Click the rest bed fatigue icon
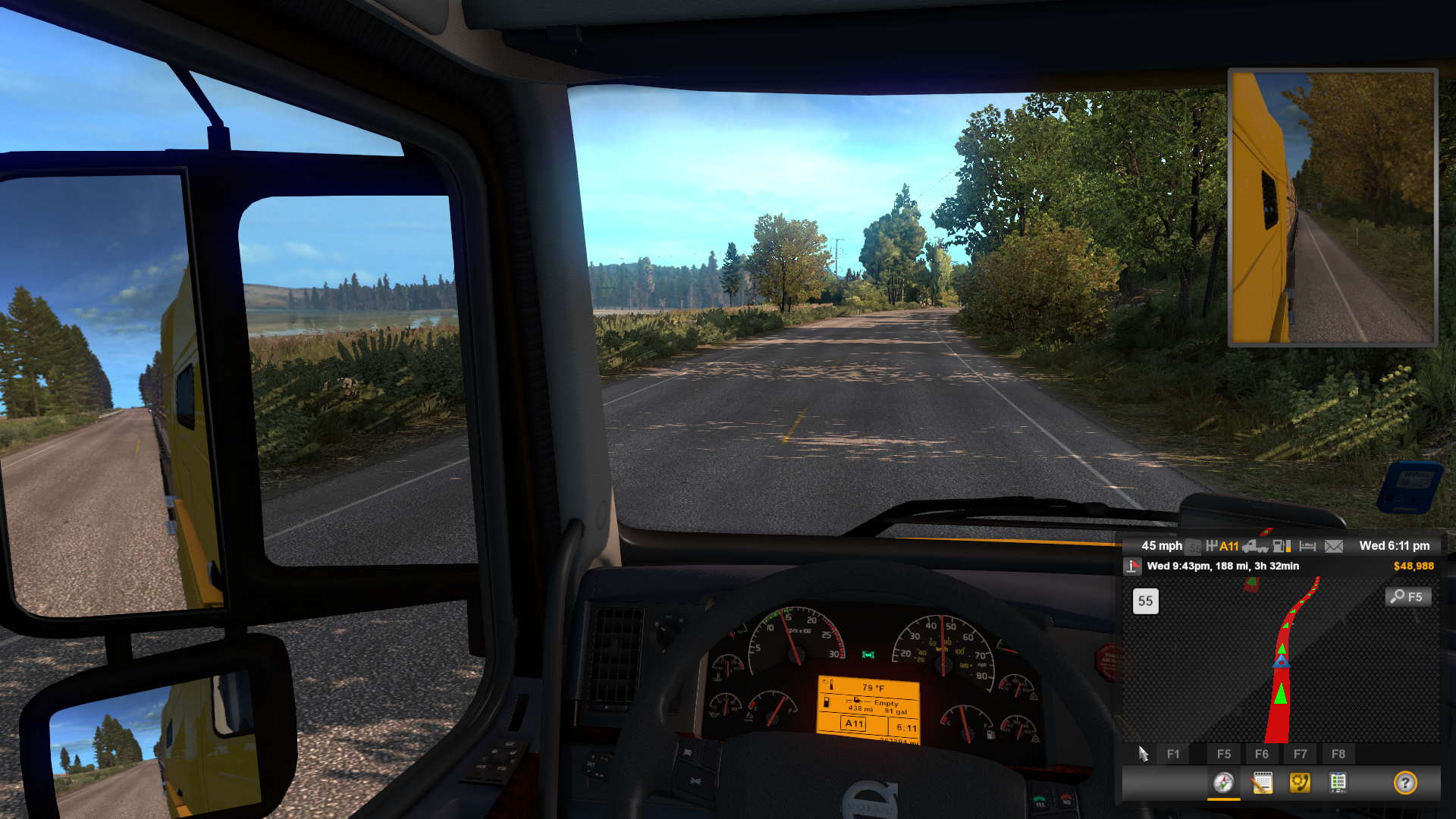 [1307, 545]
